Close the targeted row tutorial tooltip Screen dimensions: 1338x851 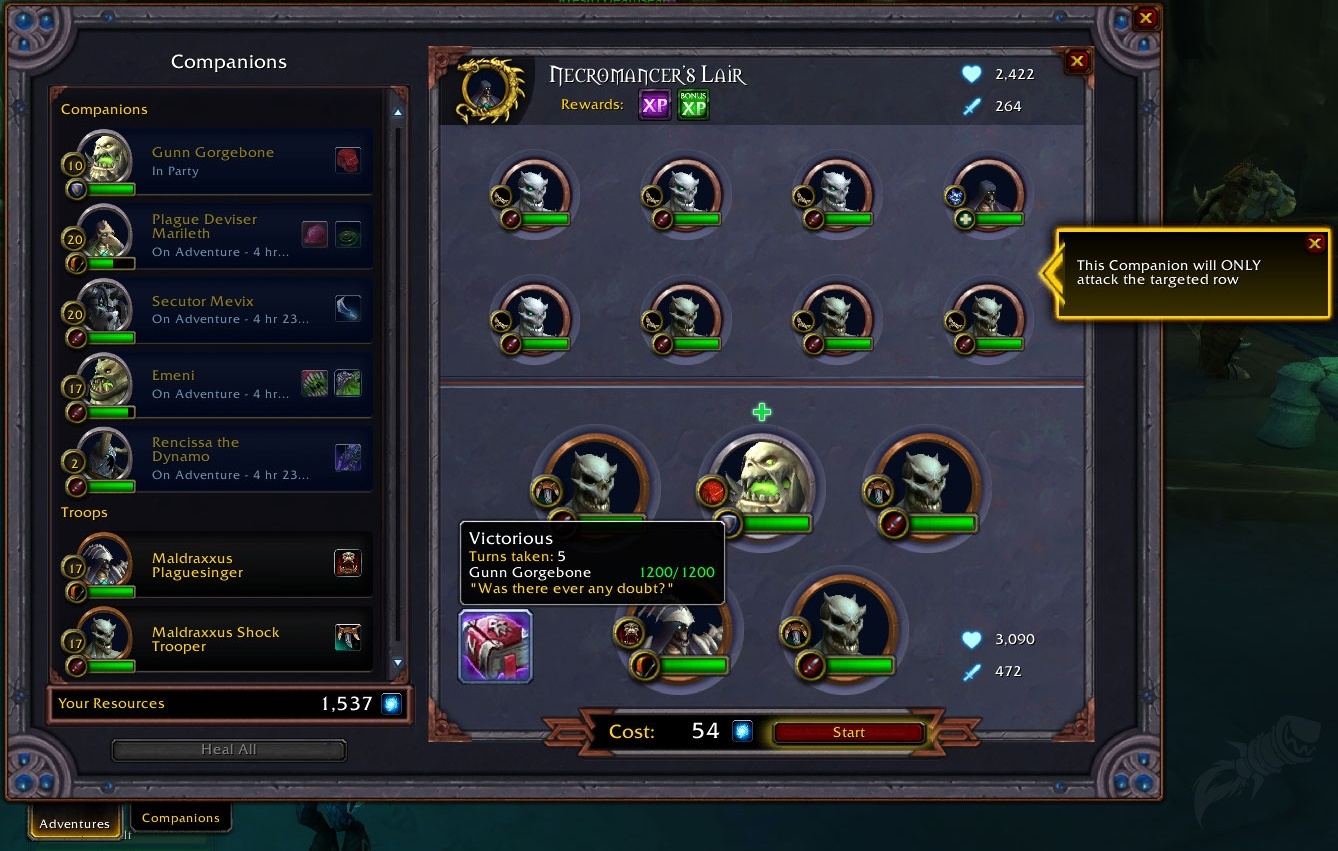coord(1315,243)
